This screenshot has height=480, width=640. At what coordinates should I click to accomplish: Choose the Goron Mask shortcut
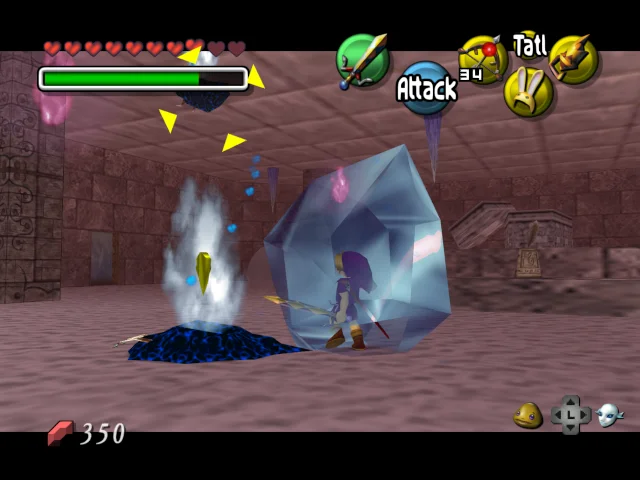(x=529, y=415)
